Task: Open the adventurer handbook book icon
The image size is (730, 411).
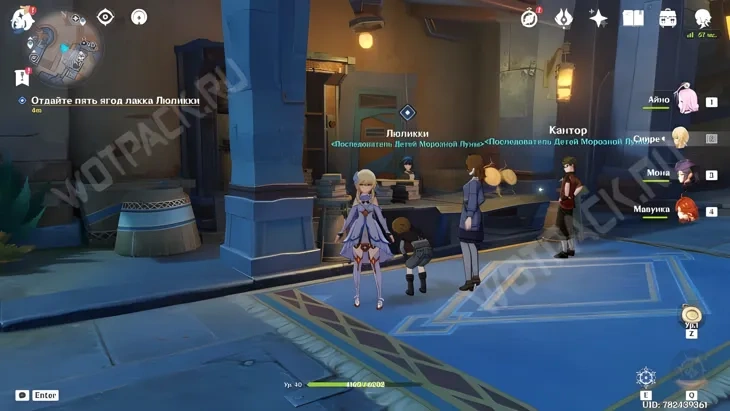Action: click(x=633, y=18)
